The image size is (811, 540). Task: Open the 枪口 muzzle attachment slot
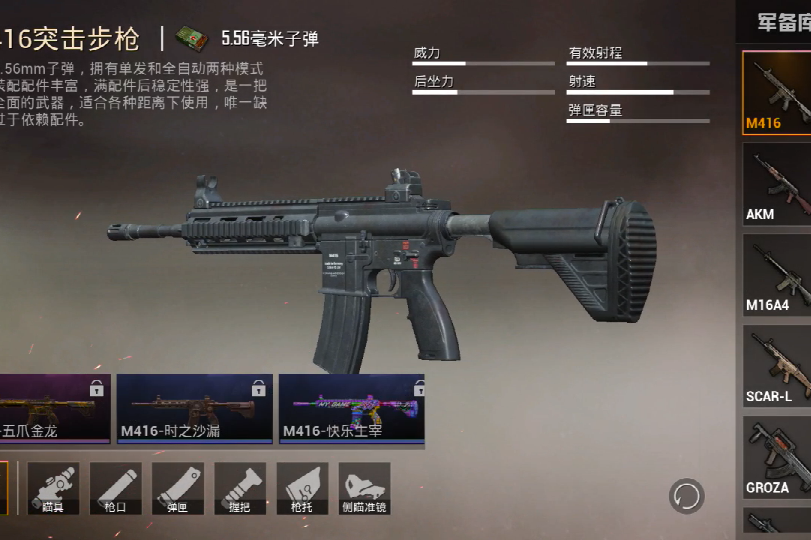click(115, 487)
